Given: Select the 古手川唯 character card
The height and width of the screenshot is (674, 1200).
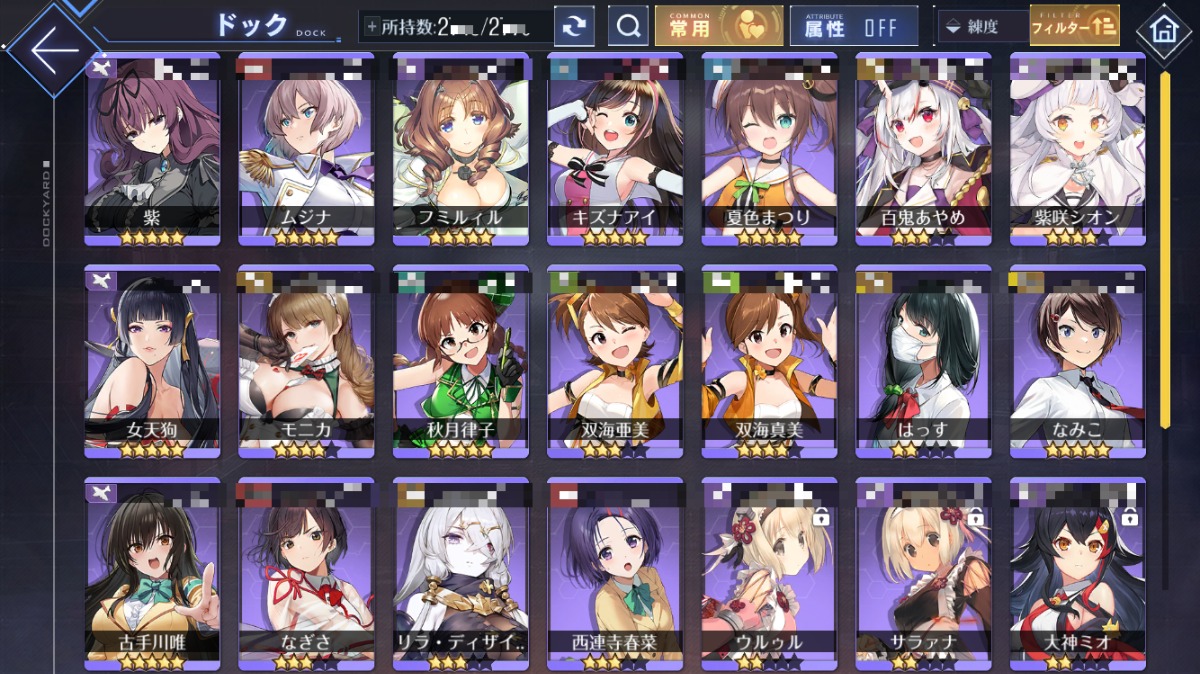Looking at the screenshot, I should [151, 572].
